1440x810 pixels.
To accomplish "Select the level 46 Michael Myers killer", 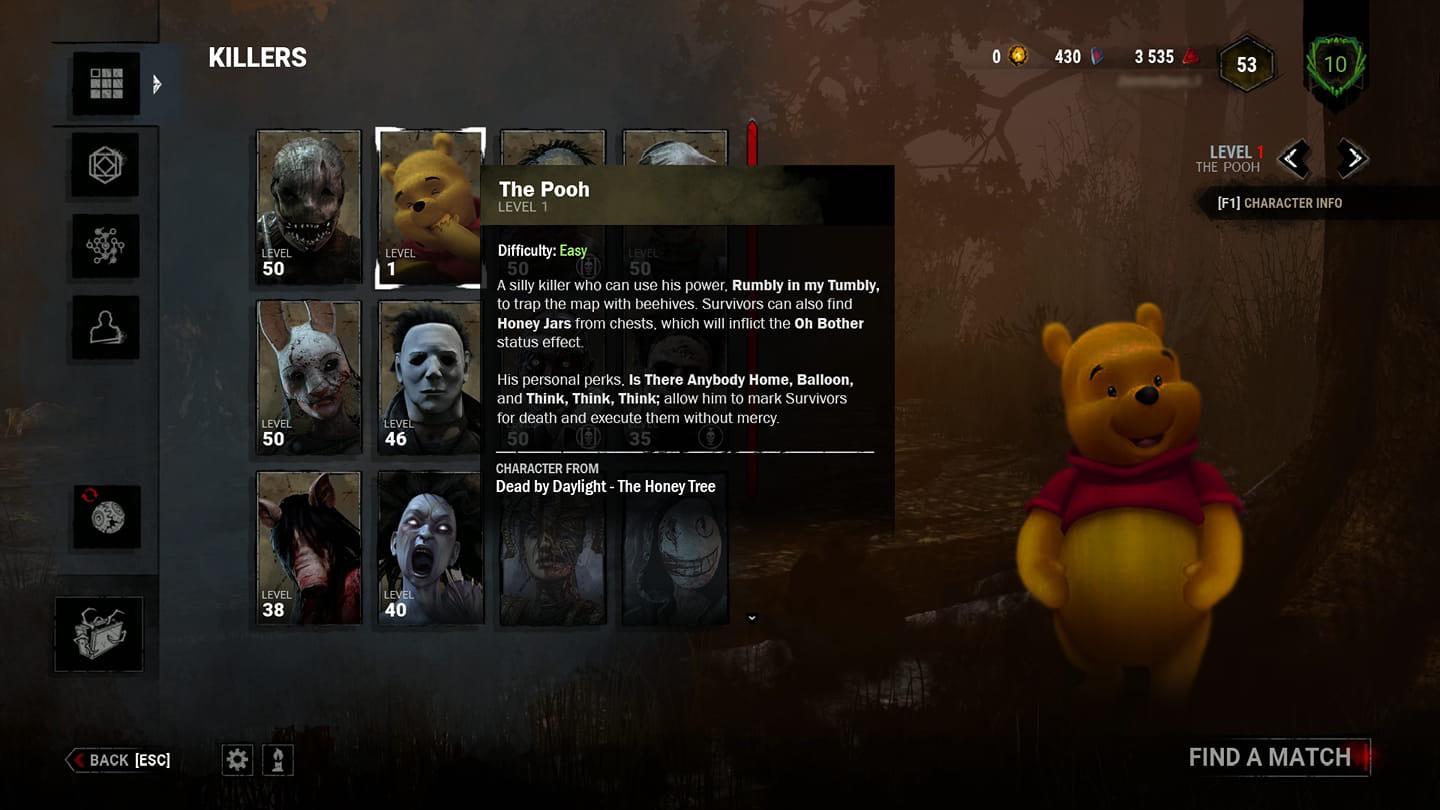I will pos(430,378).
